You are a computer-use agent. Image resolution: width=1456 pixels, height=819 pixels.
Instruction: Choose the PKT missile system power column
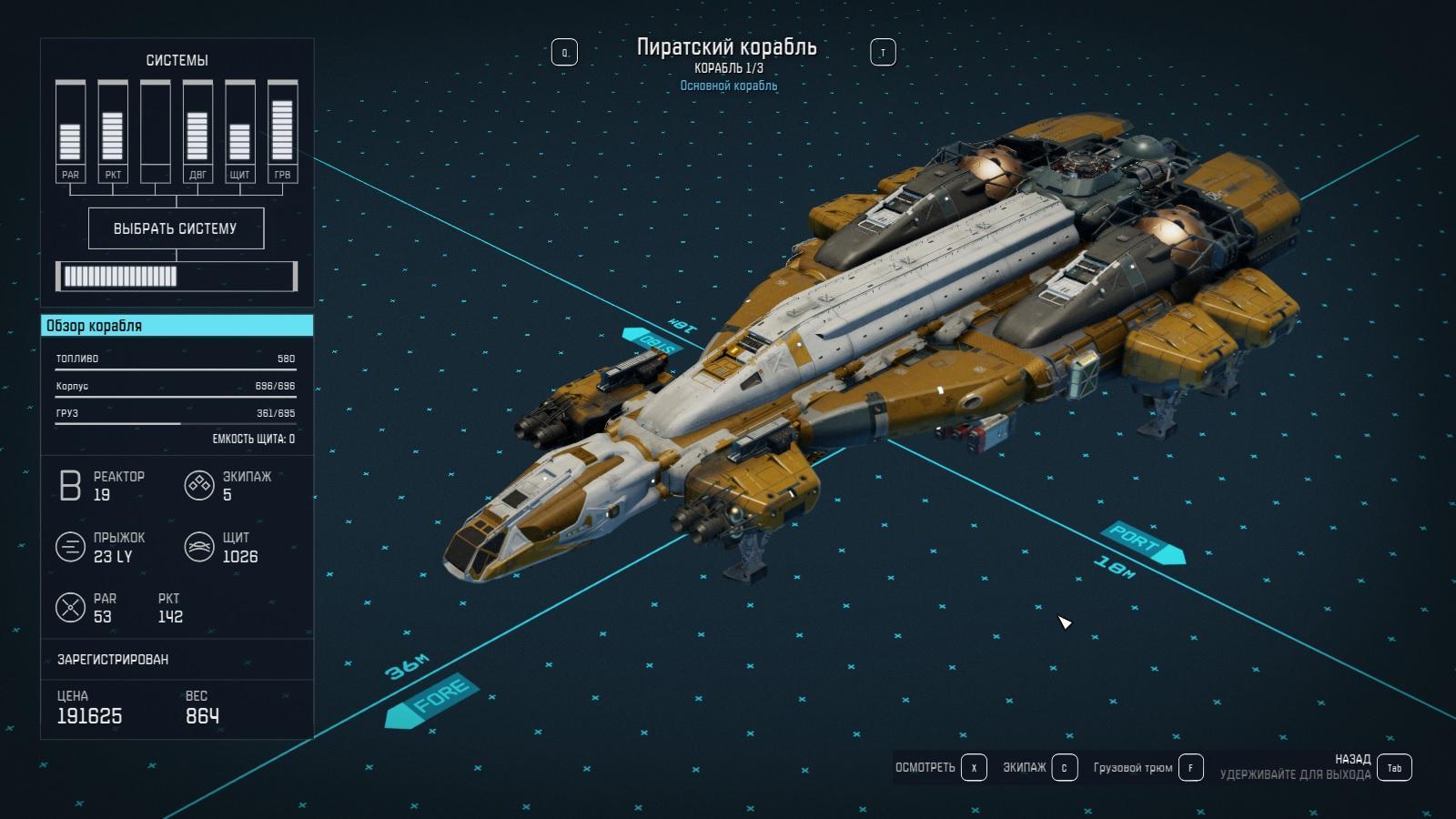(113, 132)
